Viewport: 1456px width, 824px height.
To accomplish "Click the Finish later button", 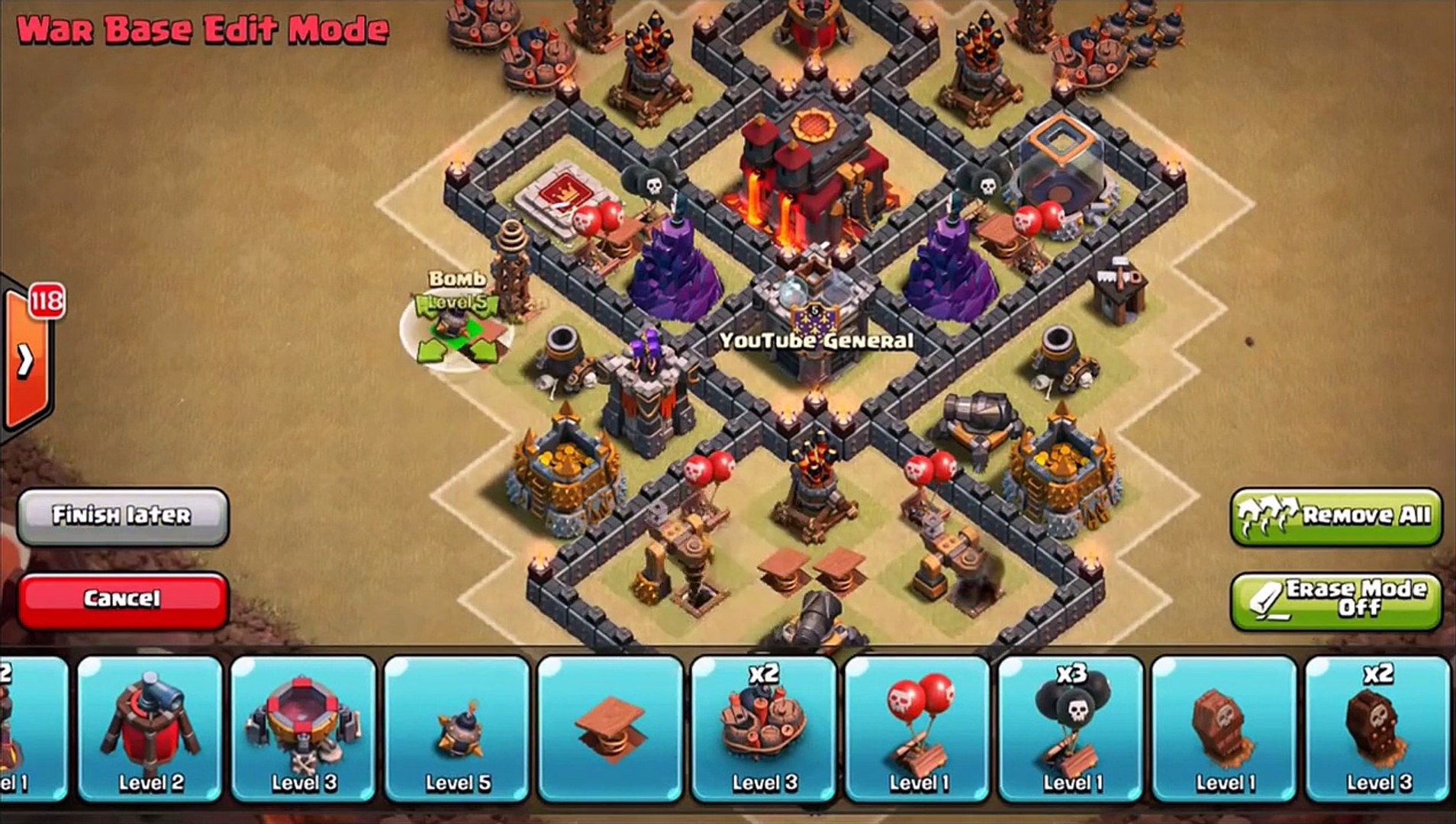I will tap(122, 516).
